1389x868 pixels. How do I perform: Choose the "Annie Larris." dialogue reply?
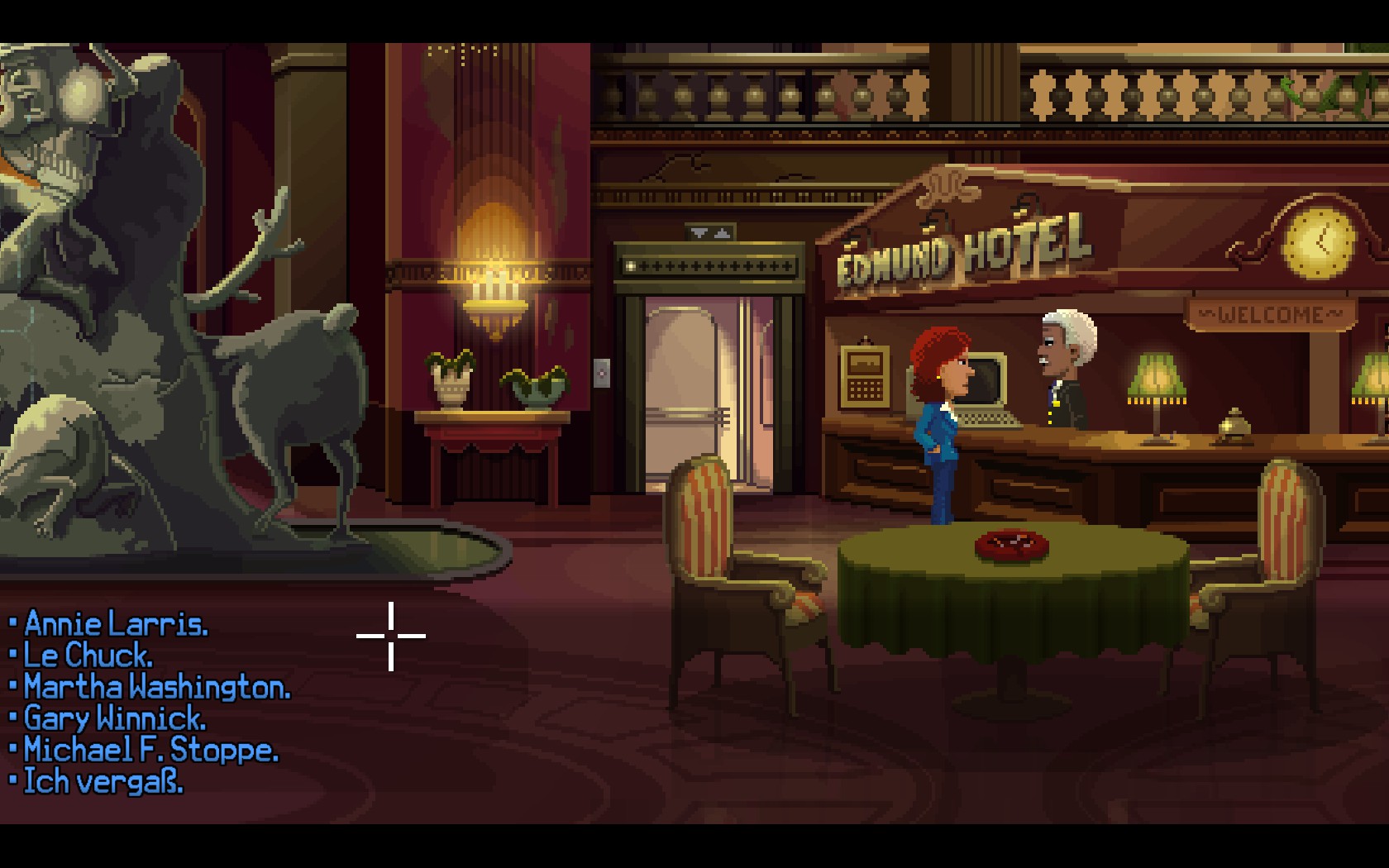[x=116, y=624]
